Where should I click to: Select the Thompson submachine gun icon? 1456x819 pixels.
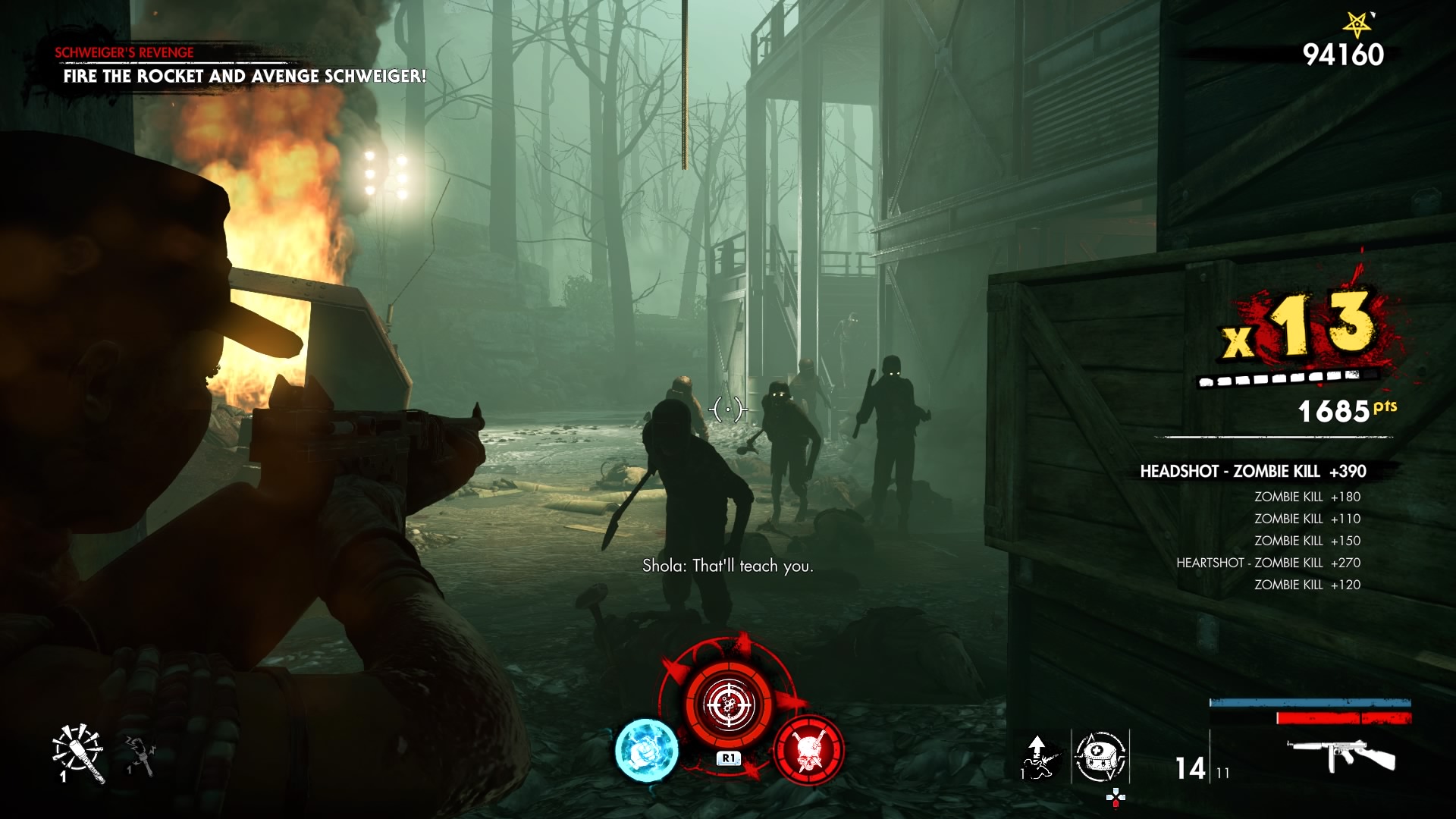coord(1341,755)
